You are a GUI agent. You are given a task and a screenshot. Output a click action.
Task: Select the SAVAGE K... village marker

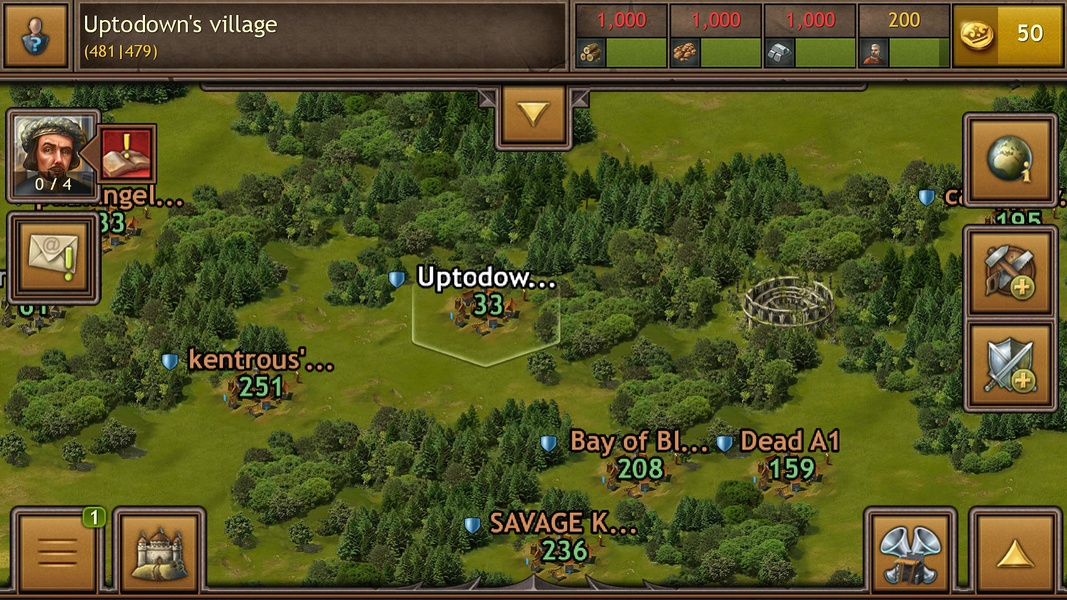[x=565, y=548]
